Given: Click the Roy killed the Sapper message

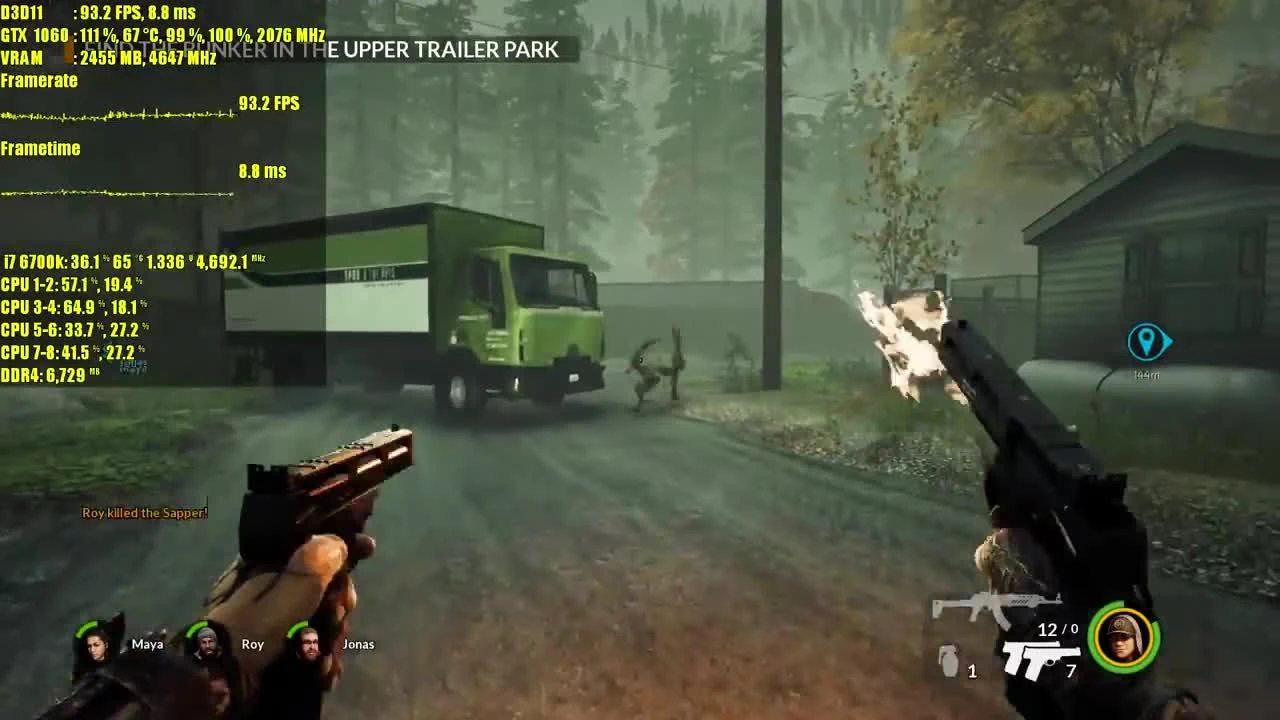Looking at the screenshot, I should click(144, 512).
